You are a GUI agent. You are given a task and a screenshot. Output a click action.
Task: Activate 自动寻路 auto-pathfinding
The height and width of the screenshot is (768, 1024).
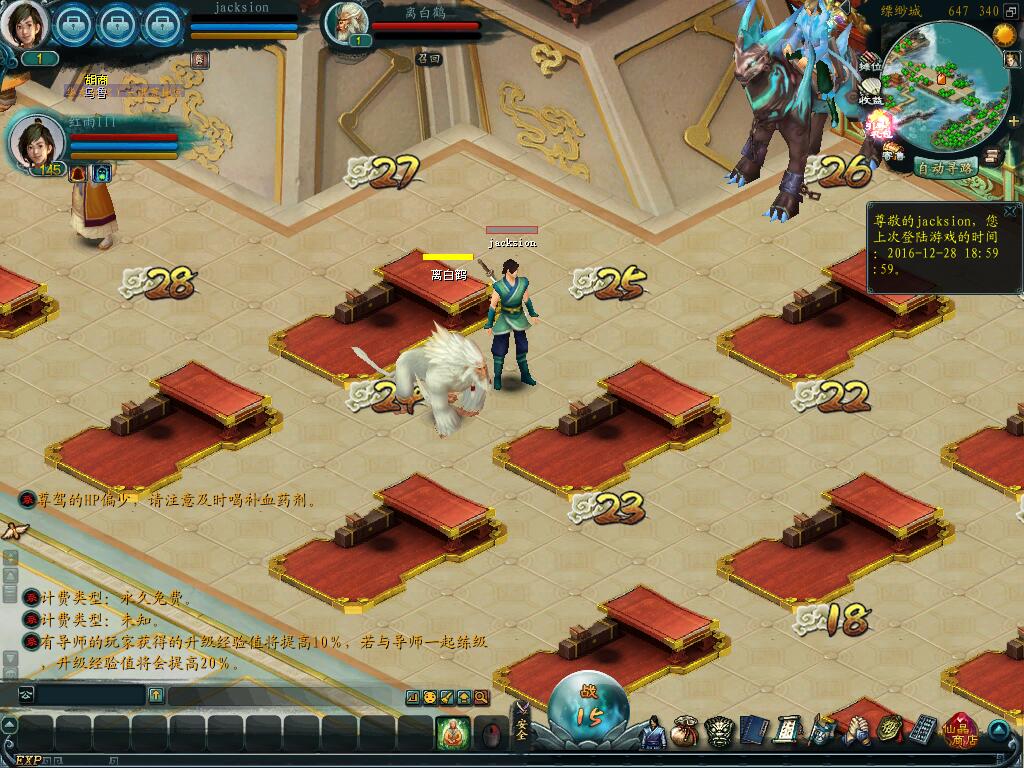pyautogui.click(x=944, y=168)
